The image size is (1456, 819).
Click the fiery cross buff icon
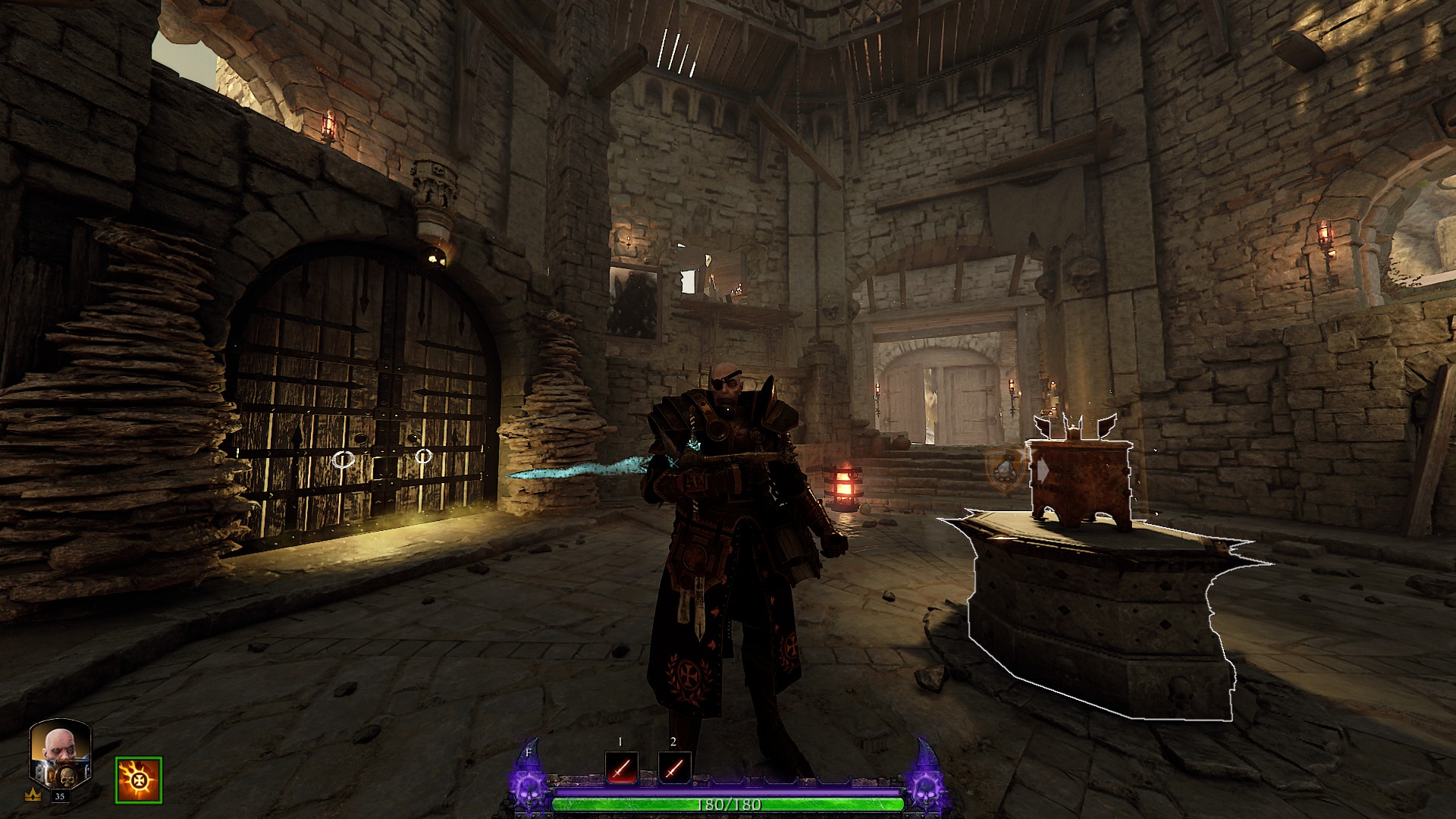[139, 780]
